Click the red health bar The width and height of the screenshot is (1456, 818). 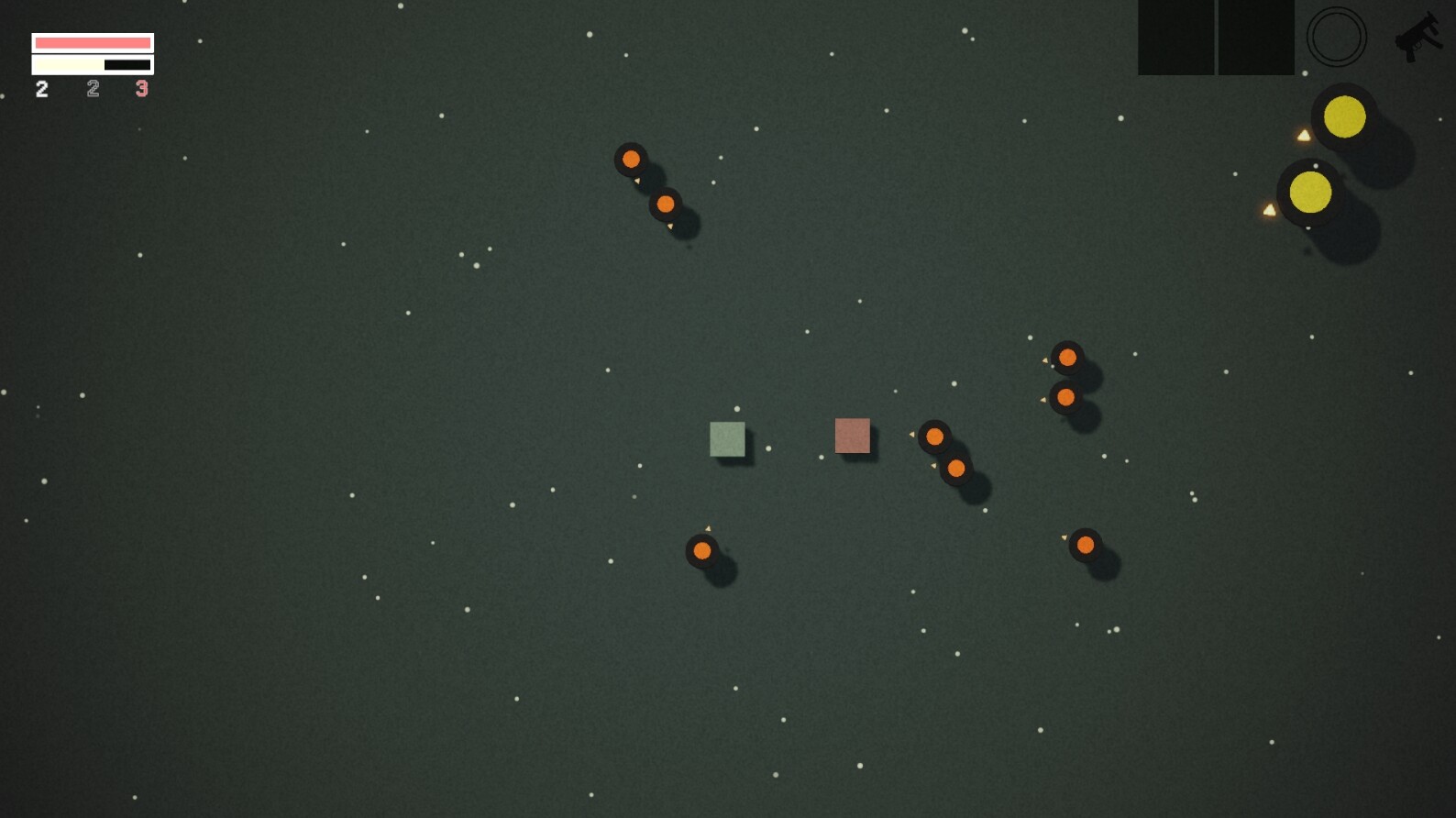(92, 41)
